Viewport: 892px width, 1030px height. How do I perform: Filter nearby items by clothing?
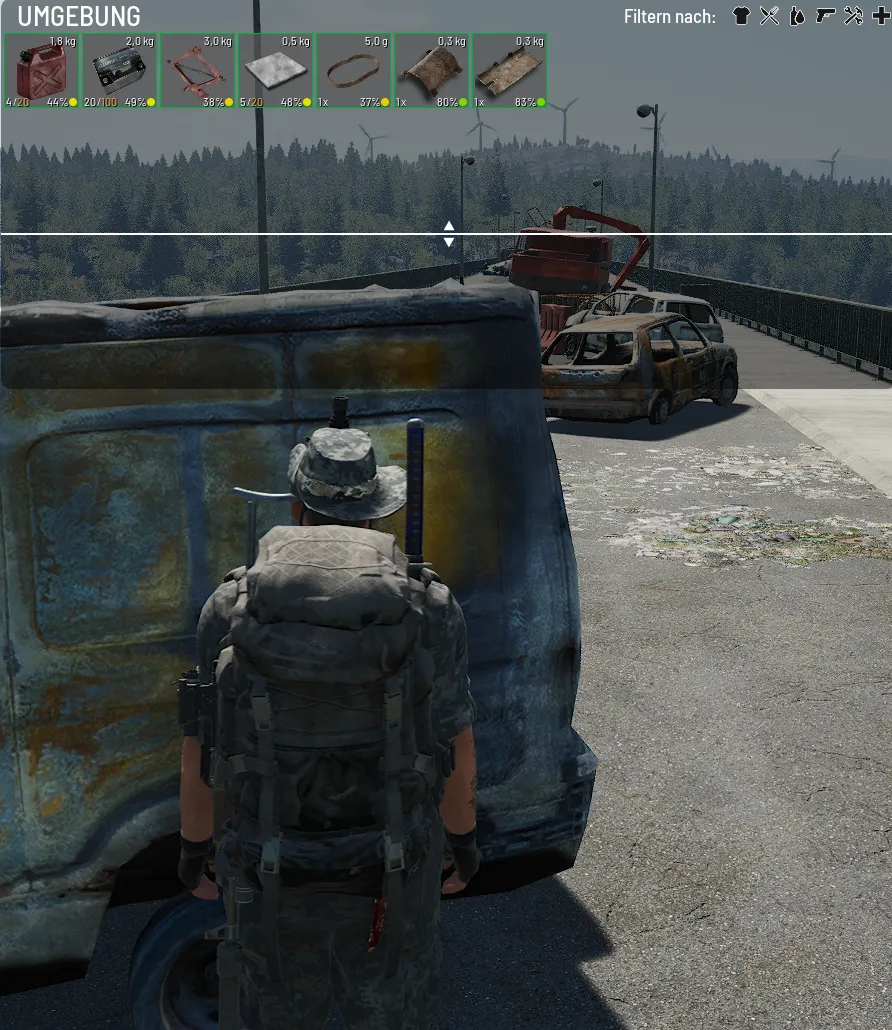point(741,16)
